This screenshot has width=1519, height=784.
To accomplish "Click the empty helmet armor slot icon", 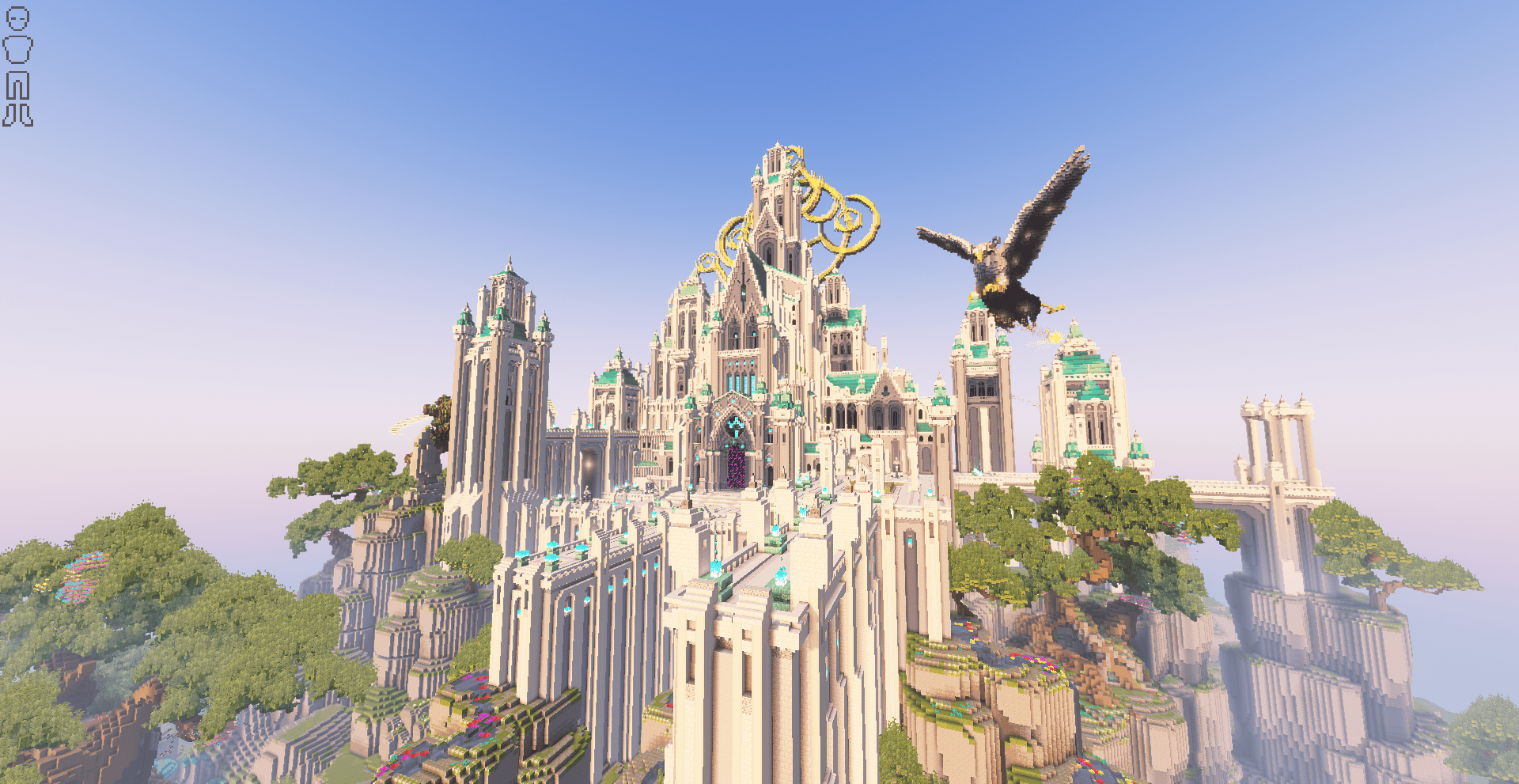I will [17, 19].
